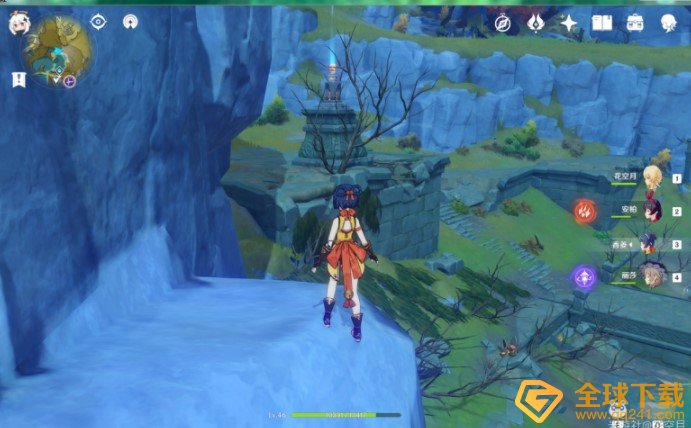Switch to party member 花空月

tap(651, 178)
